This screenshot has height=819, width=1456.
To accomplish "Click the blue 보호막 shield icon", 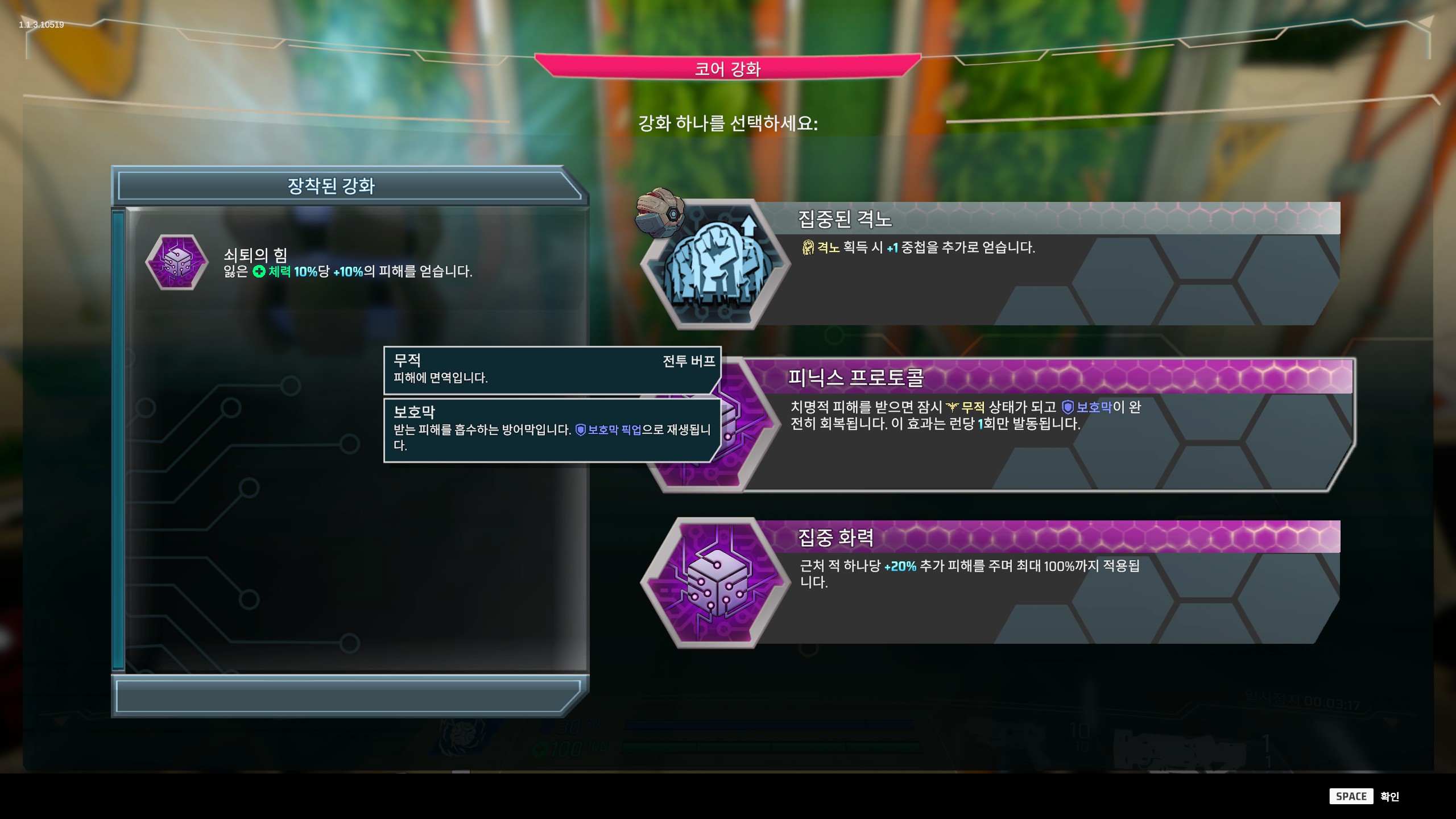I will tap(1069, 407).
